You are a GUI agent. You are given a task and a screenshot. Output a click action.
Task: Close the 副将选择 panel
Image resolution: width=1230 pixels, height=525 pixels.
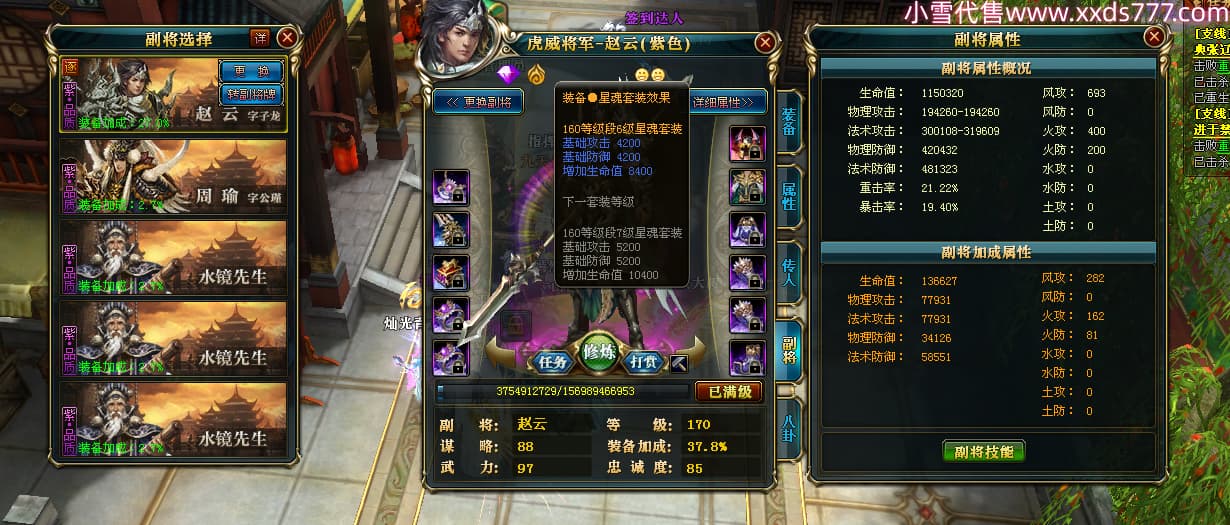[287, 38]
